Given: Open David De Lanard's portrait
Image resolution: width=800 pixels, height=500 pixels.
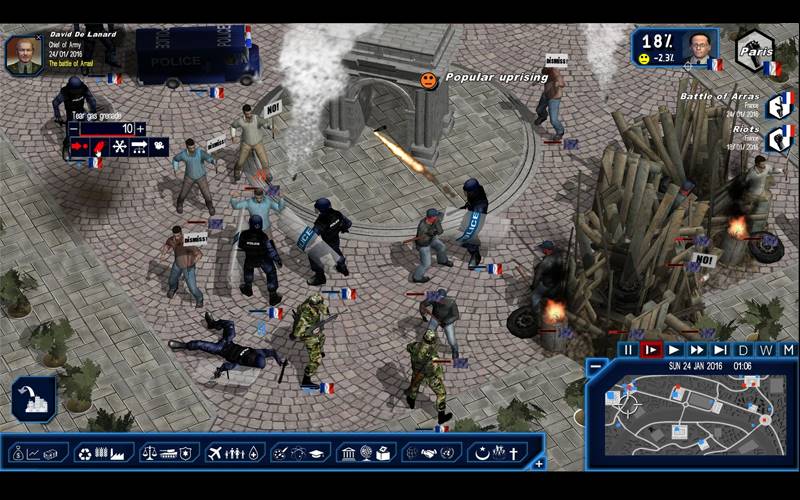Looking at the screenshot, I should coord(23,53).
